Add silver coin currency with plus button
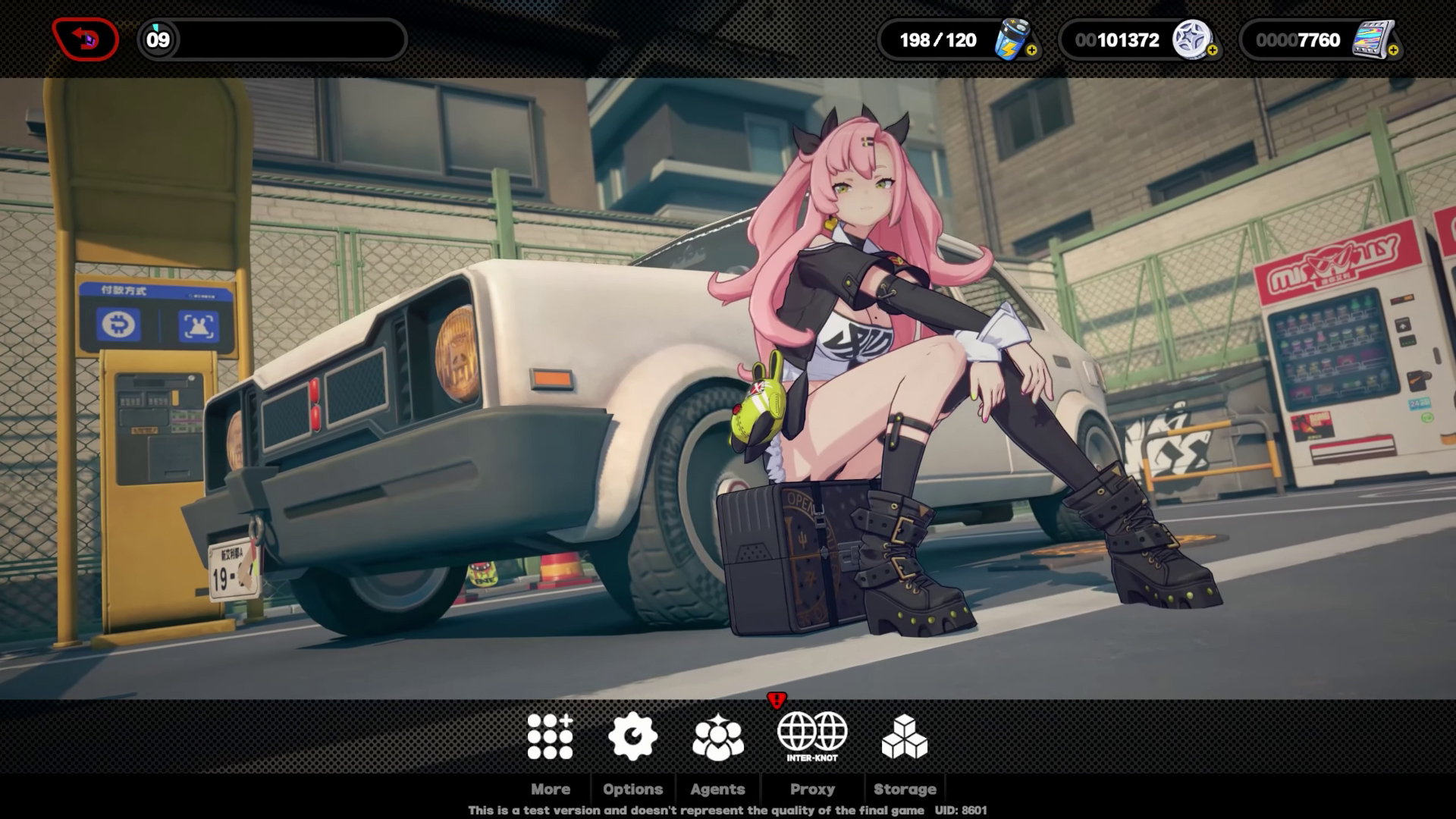Image resolution: width=1456 pixels, height=819 pixels. point(1212,51)
